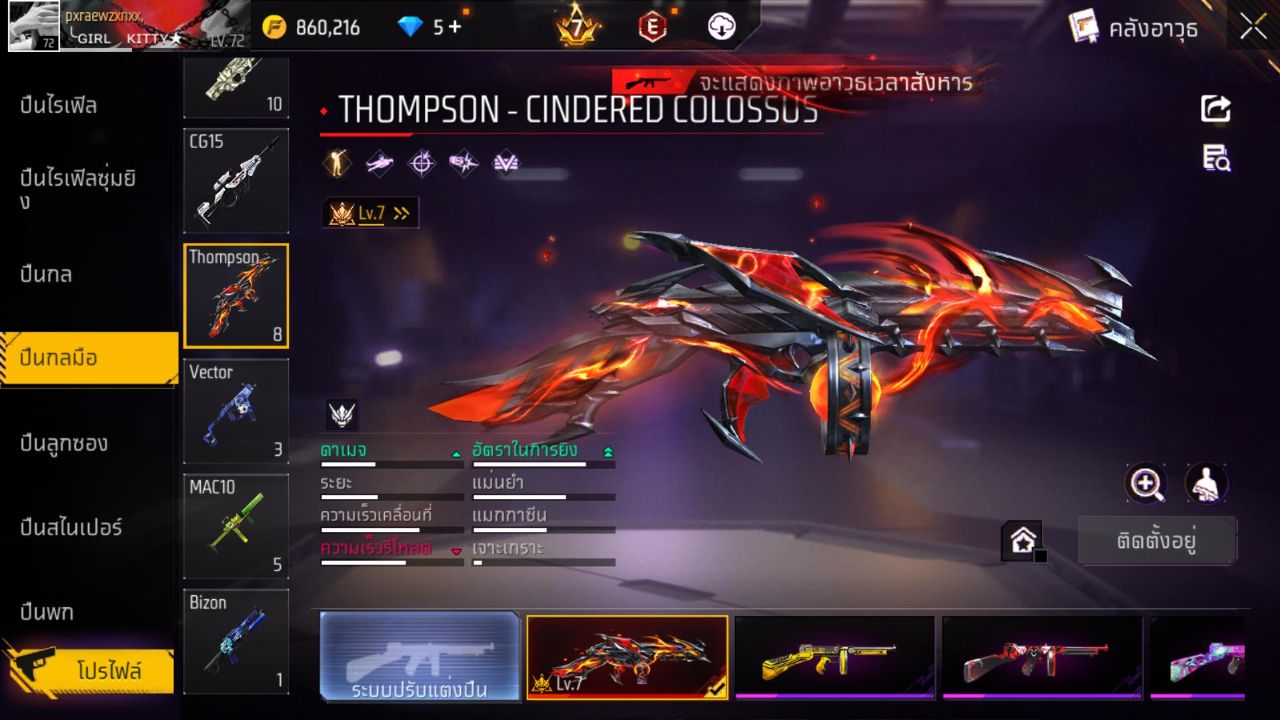Click the magazine attribute diamond icon
Viewport: 1280px width, 720px height.
tap(463, 163)
